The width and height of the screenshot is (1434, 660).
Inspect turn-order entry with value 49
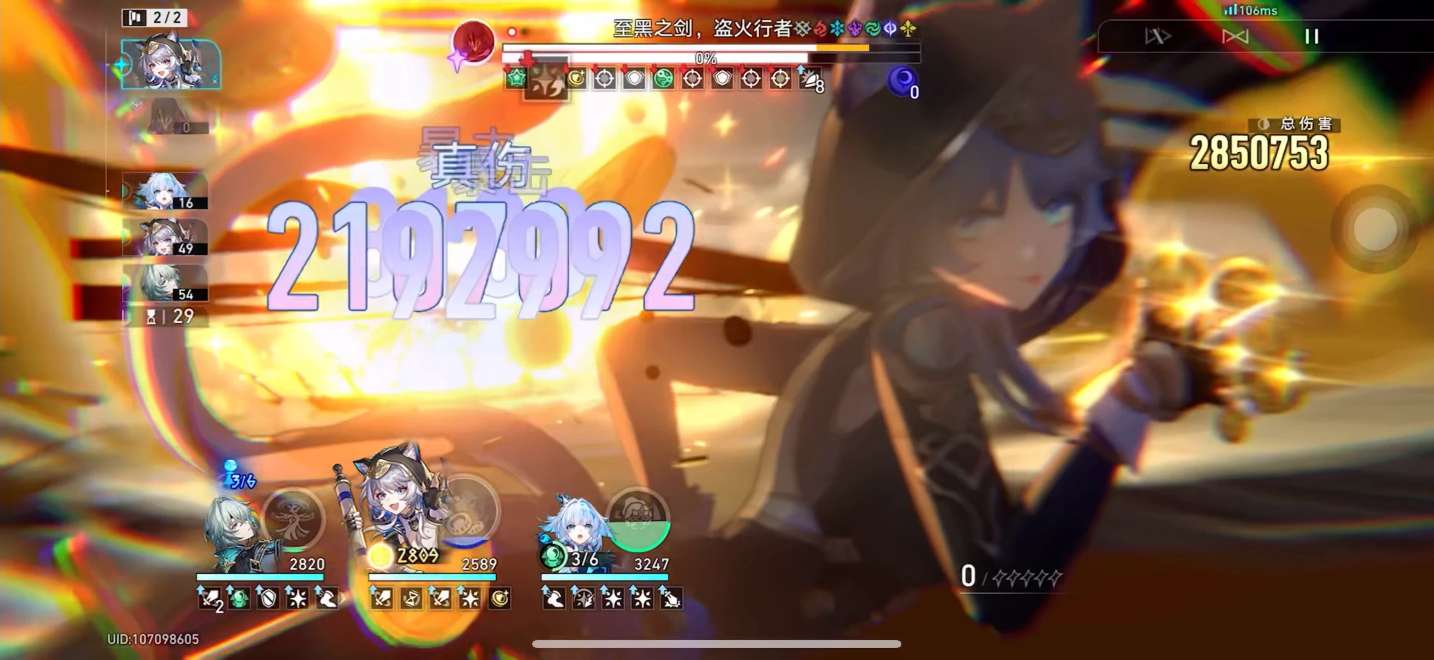click(165, 237)
